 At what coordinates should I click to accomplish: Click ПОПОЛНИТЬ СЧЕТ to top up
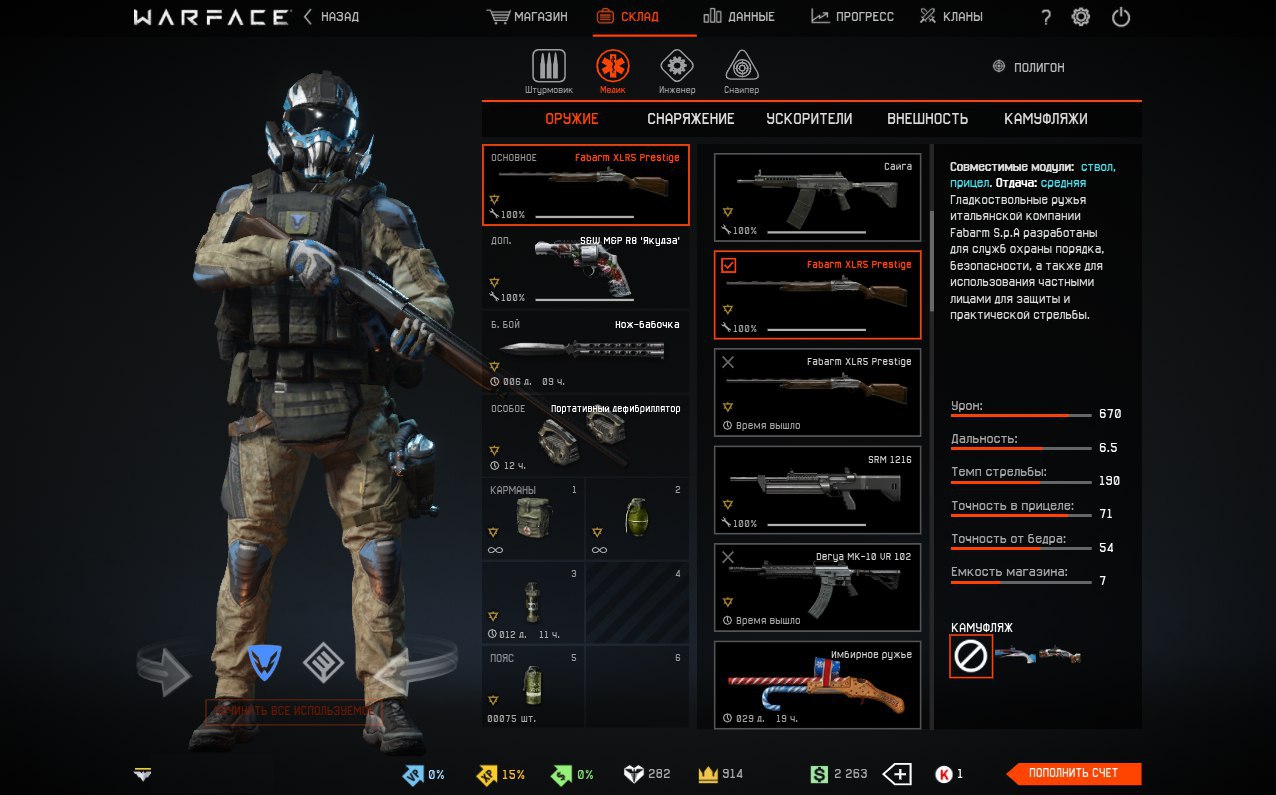[1074, 773]
